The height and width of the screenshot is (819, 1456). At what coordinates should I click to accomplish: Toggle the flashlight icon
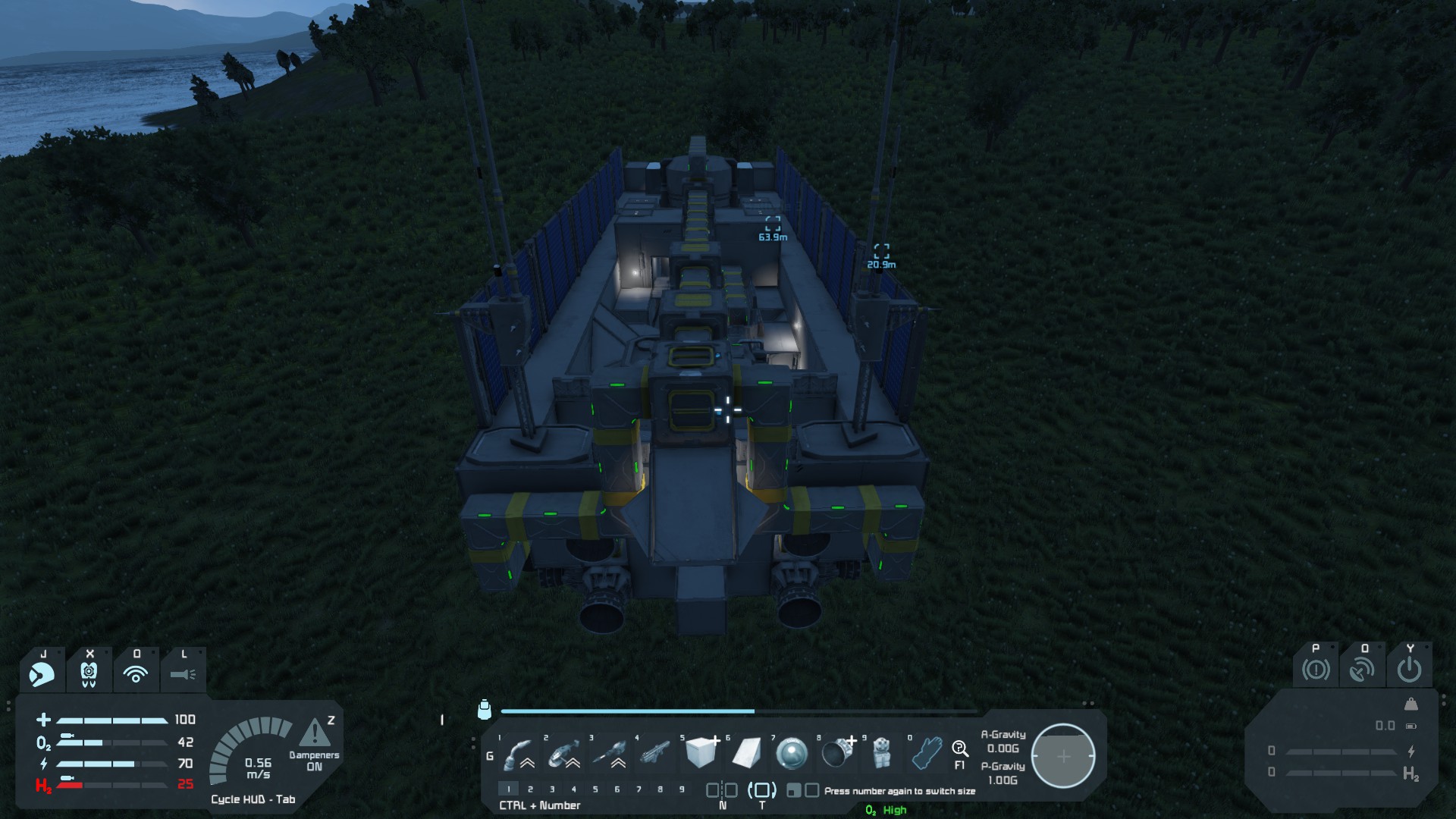183,673
